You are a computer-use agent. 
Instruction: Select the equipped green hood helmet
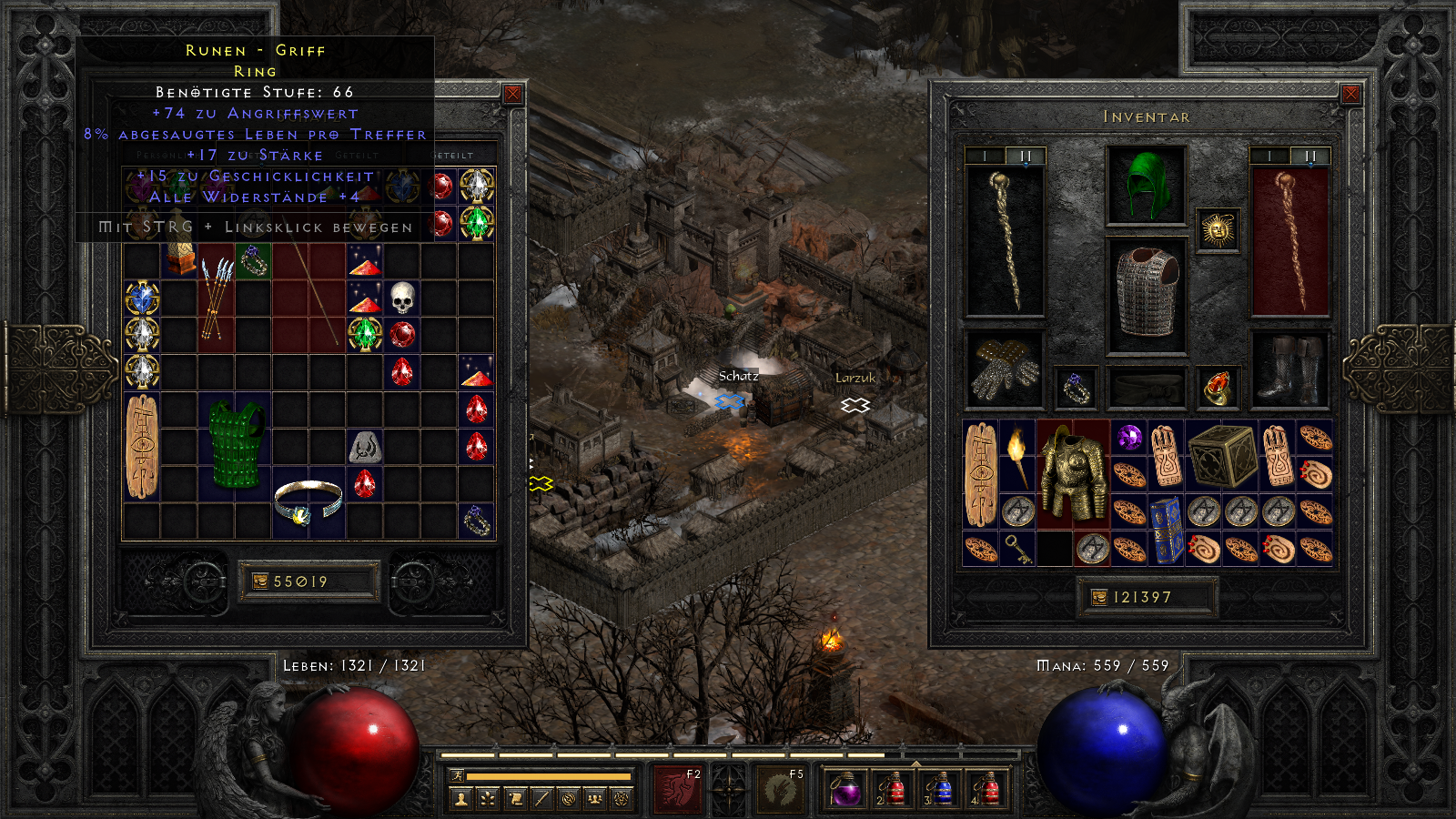tap(1146, 186)
